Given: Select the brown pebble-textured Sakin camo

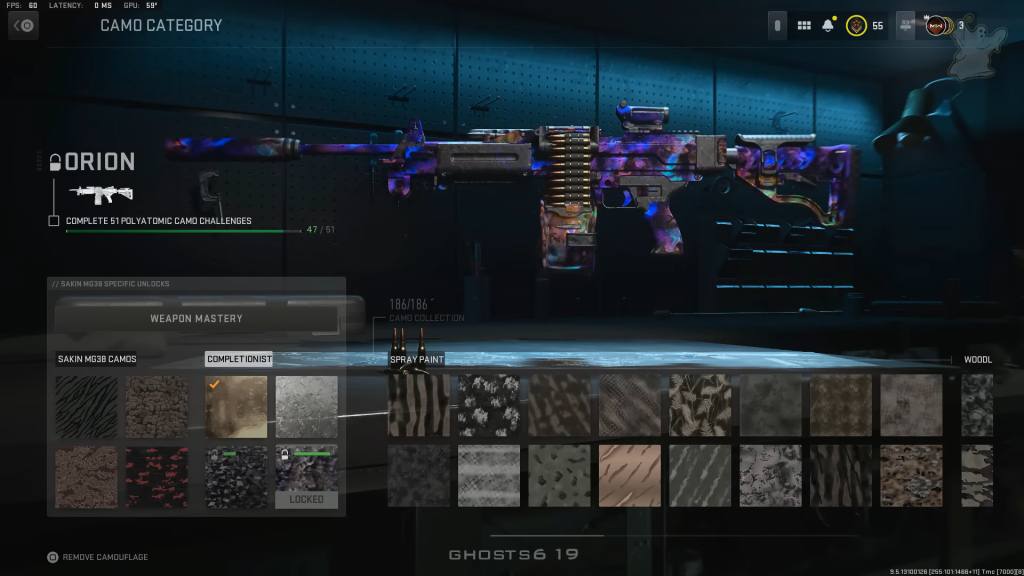Looking at the screenshot, I should click(x=157, y=406).
